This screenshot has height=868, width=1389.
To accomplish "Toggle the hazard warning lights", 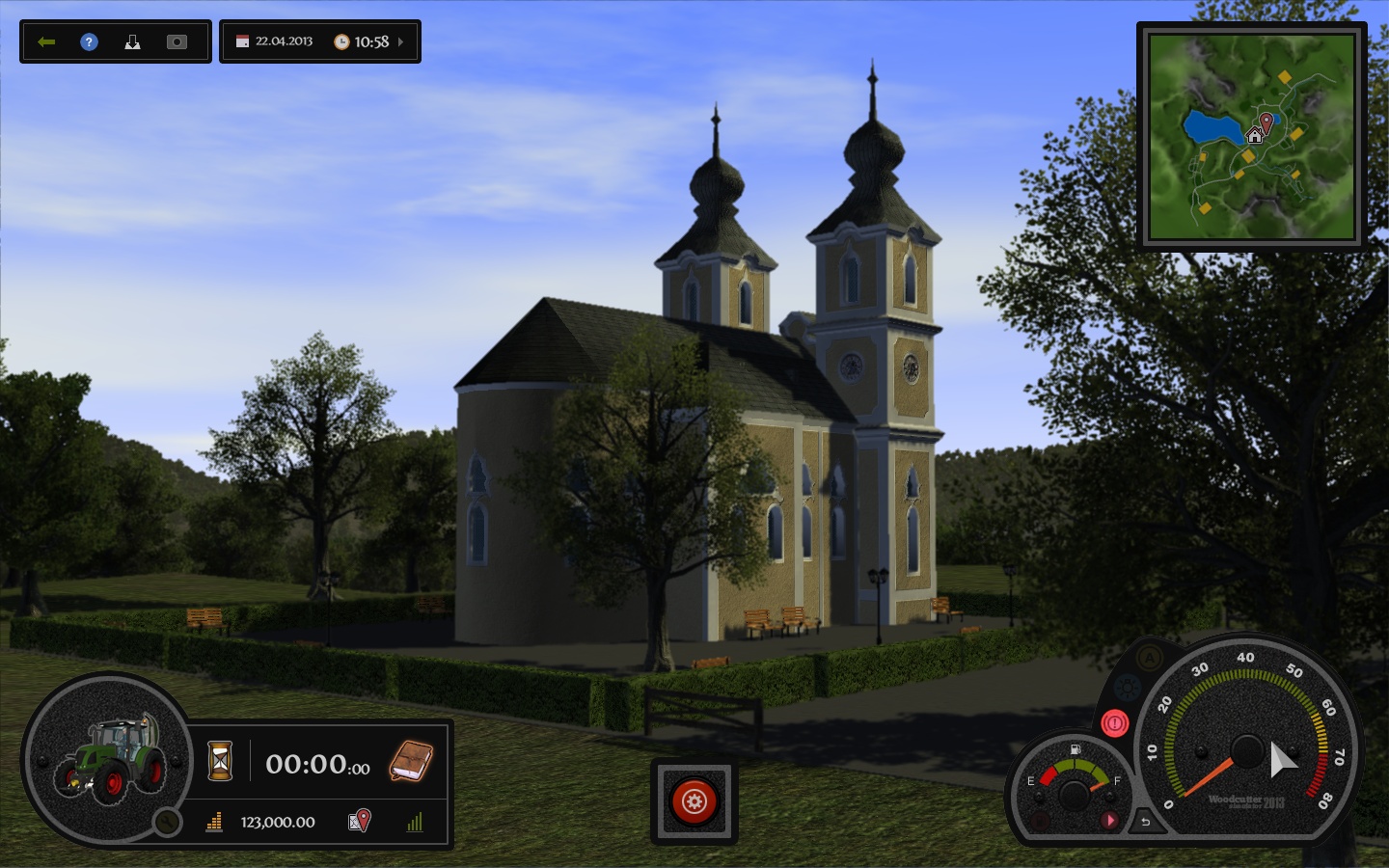I will 1115,723.
